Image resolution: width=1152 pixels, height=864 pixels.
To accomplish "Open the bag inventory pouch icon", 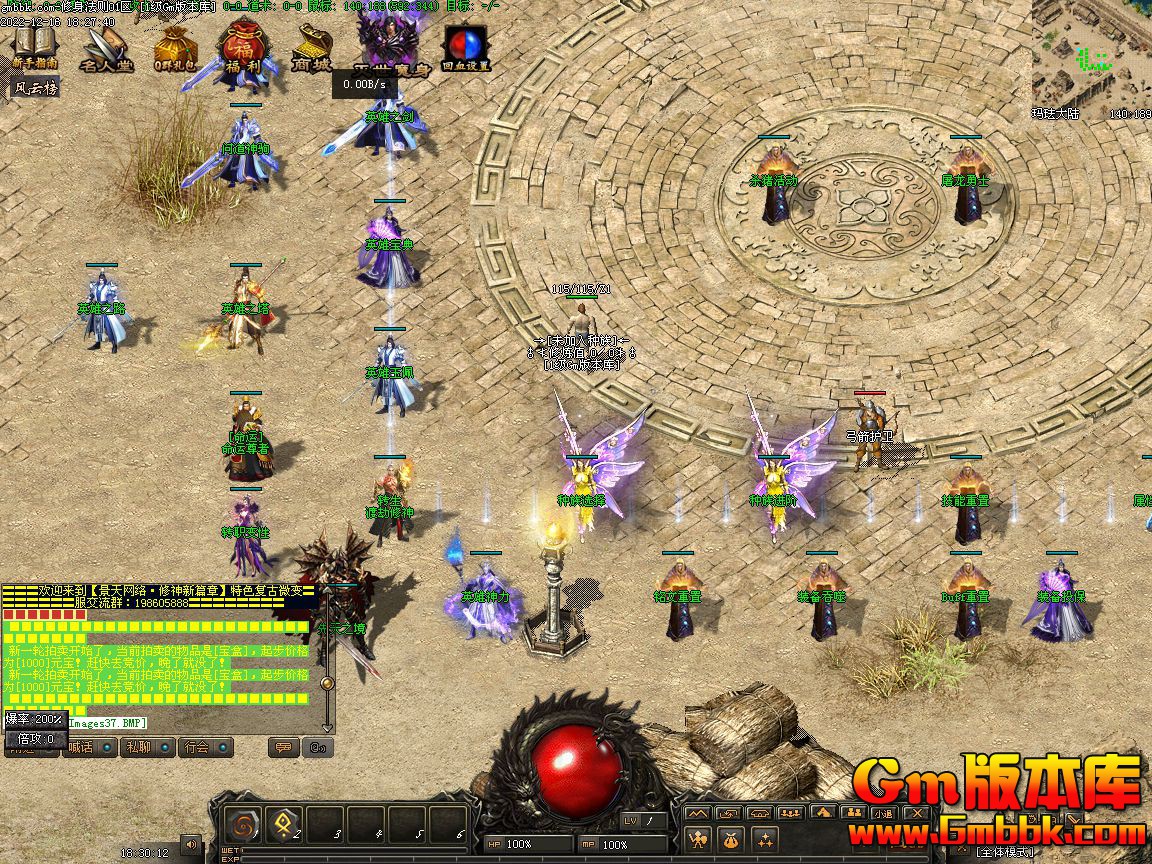I will [731, 838].
